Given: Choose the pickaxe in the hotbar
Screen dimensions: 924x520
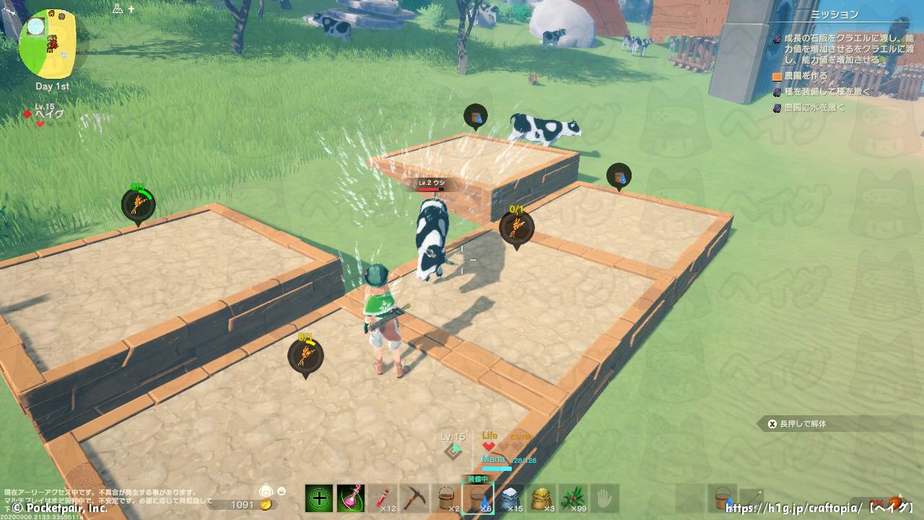Looking at the screenshot, I should click(x=414, y=498).
